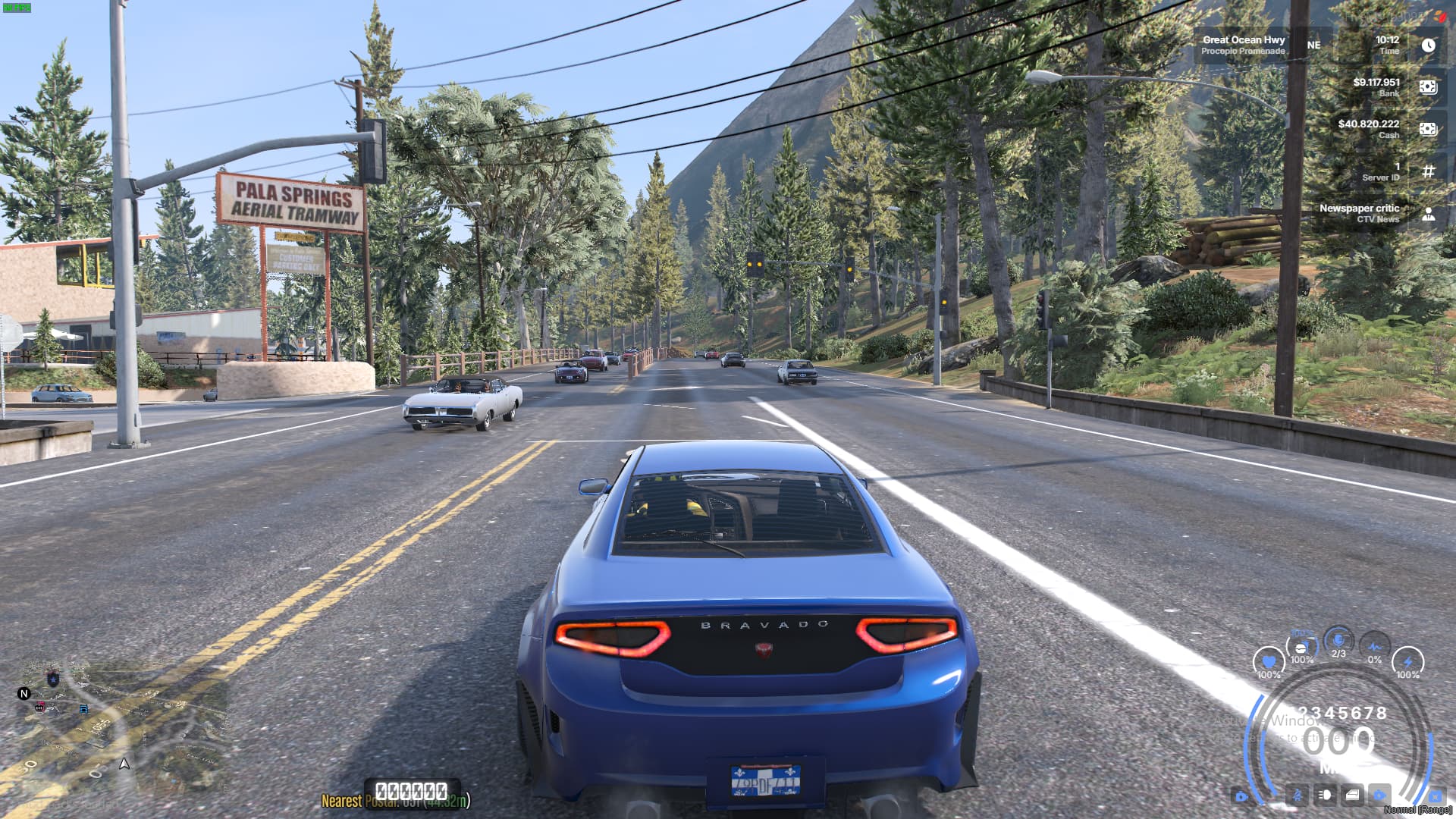Click the minimap player arrow
Image resolution: width=1456 pixels, height=819 pixels.
(x=124, y=764)
